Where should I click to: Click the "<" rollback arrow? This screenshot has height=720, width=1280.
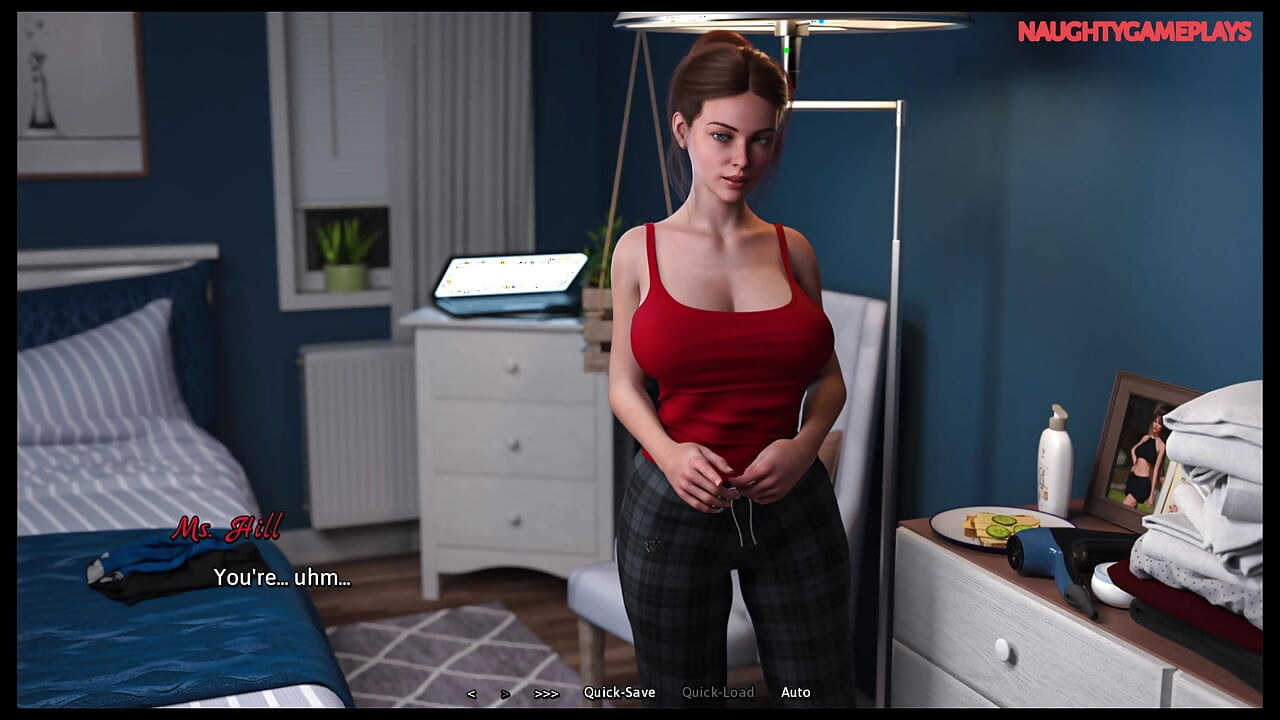click(472, 692)
